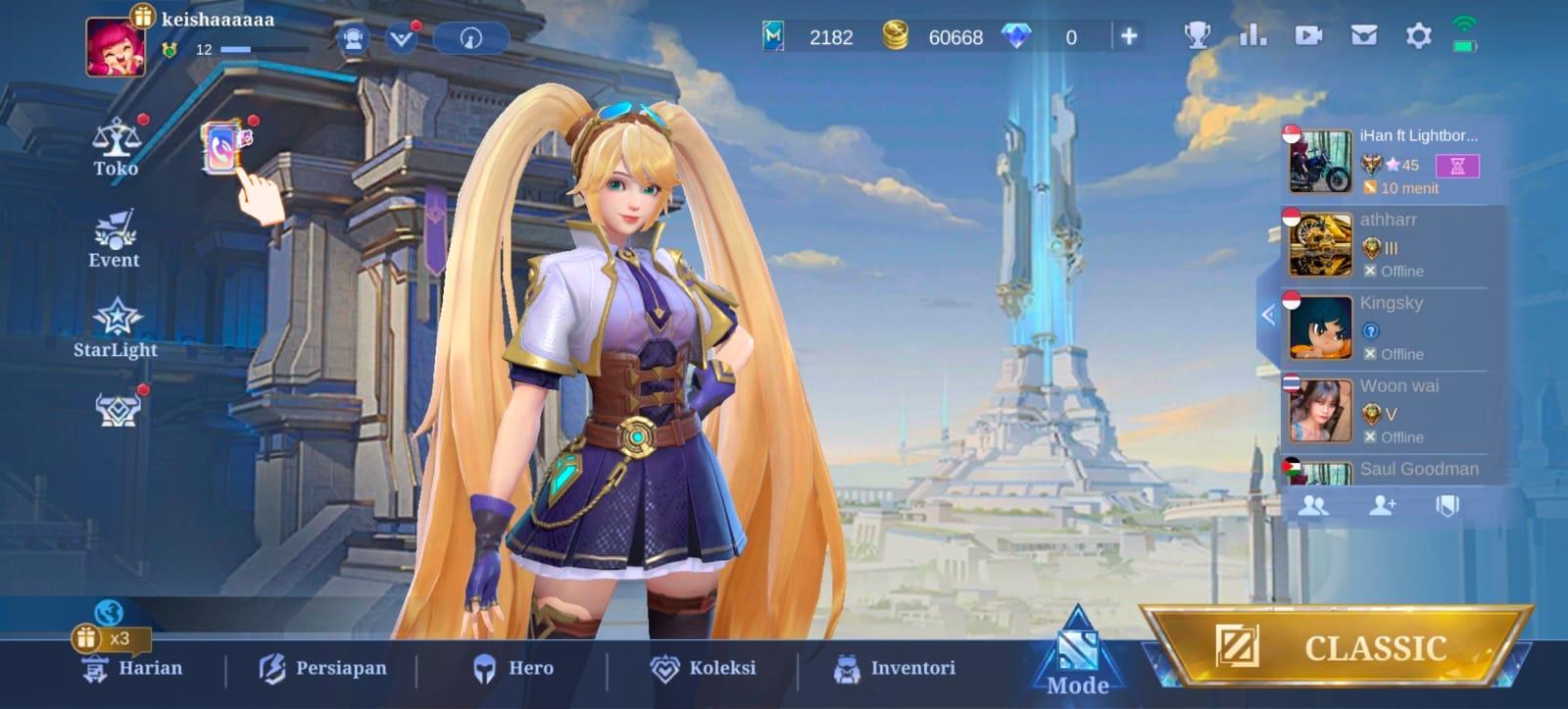Open the Event menu

[x=115, y=239]
